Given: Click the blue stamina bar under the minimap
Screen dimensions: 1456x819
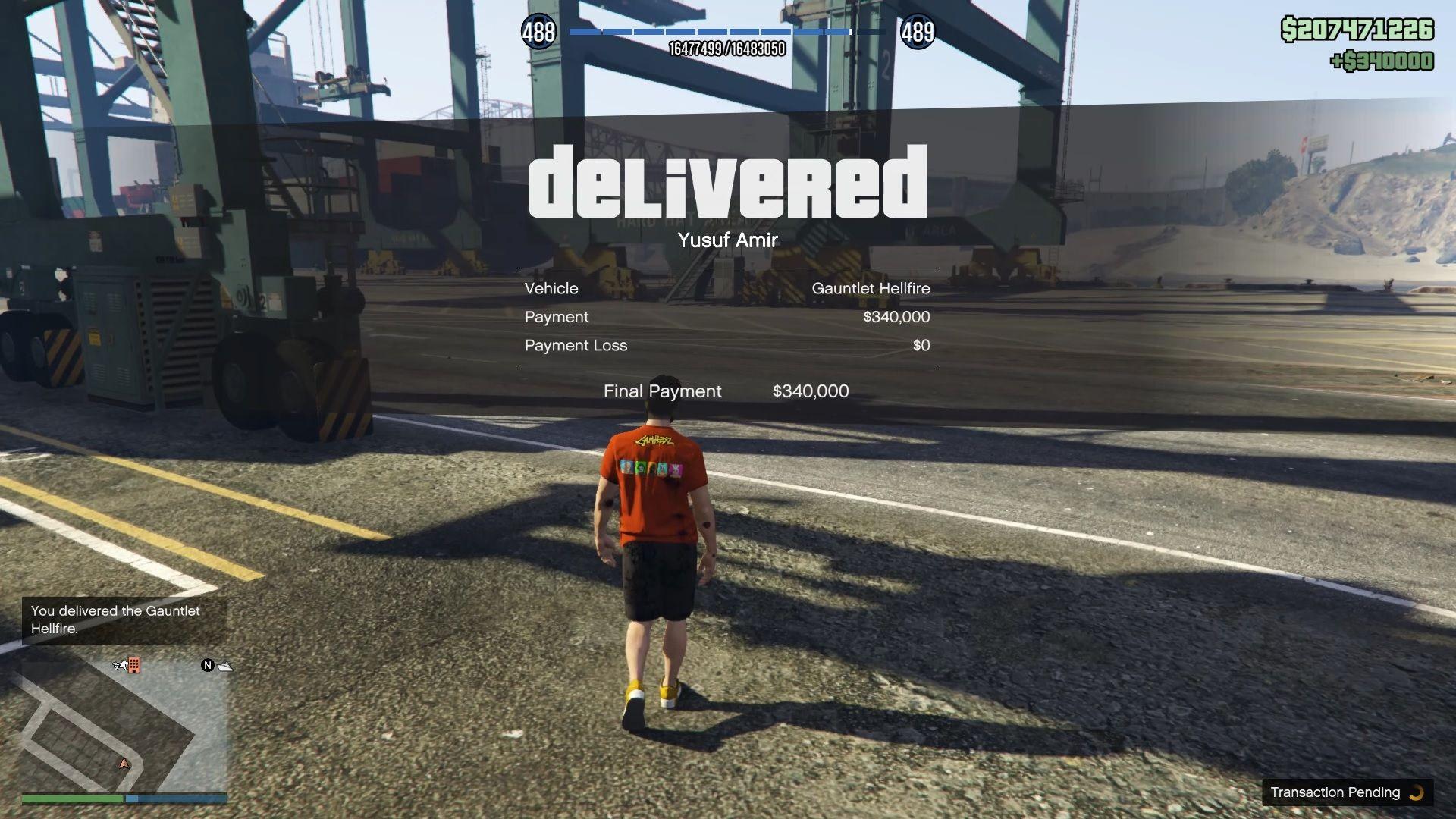Looking at the screenshot, I should [174, 799].
